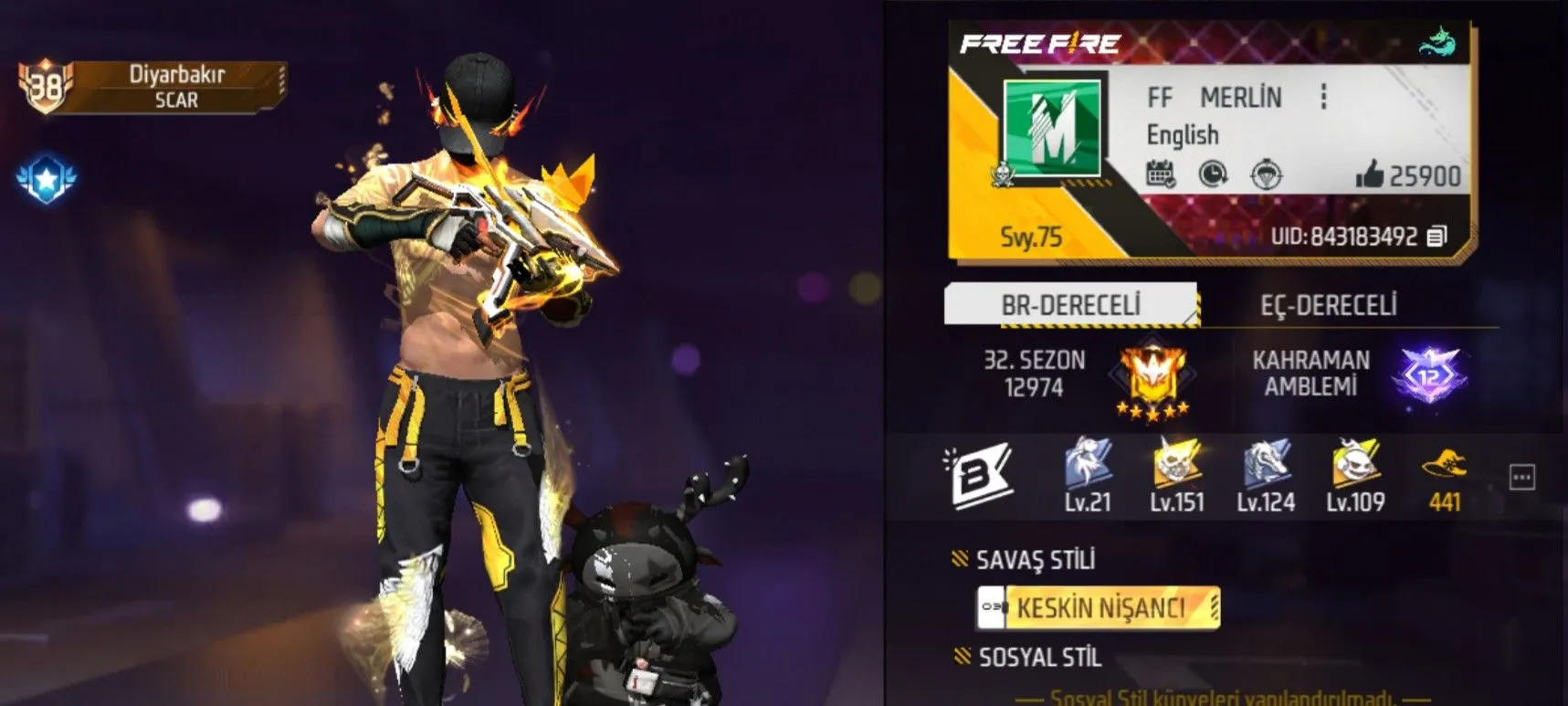This screenshot has height=706, width=1568.
Task: Click the parachute icon on profile card
Action: click(1266, 174)
